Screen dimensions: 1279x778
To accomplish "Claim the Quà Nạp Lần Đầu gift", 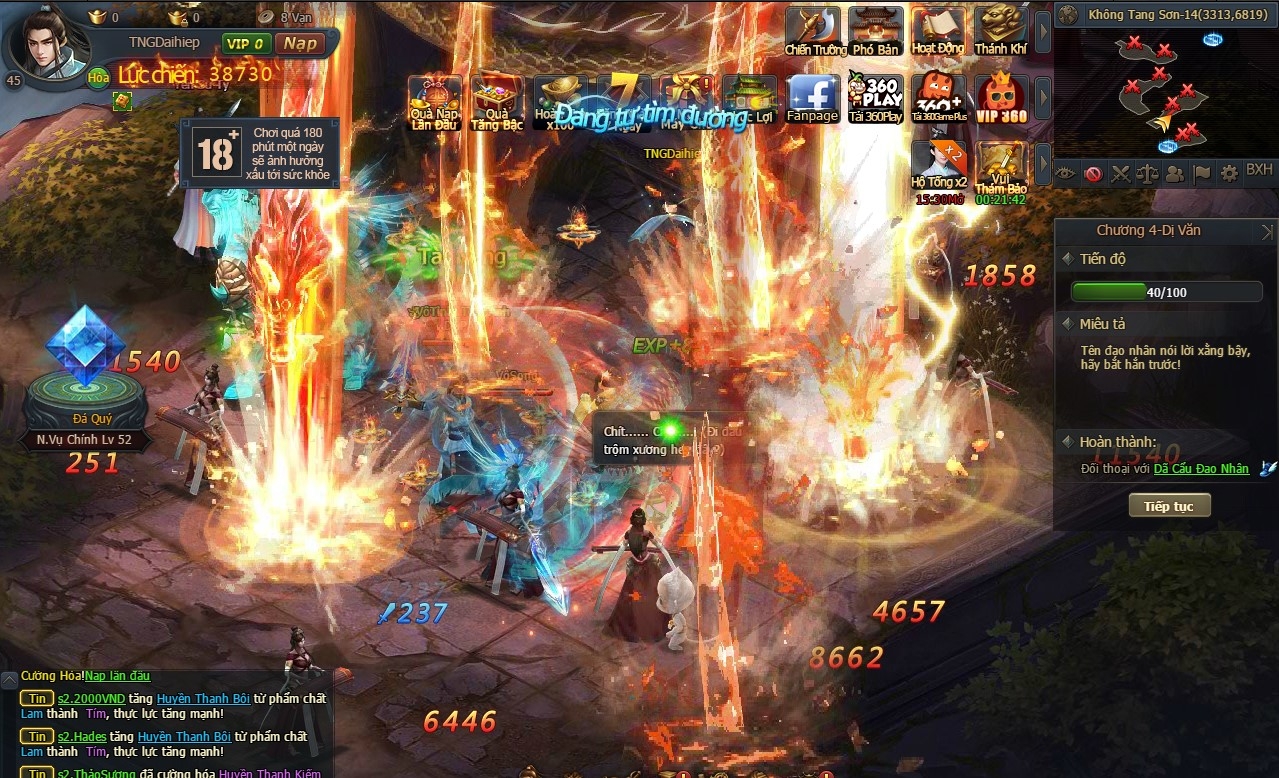I will [434, 102].
